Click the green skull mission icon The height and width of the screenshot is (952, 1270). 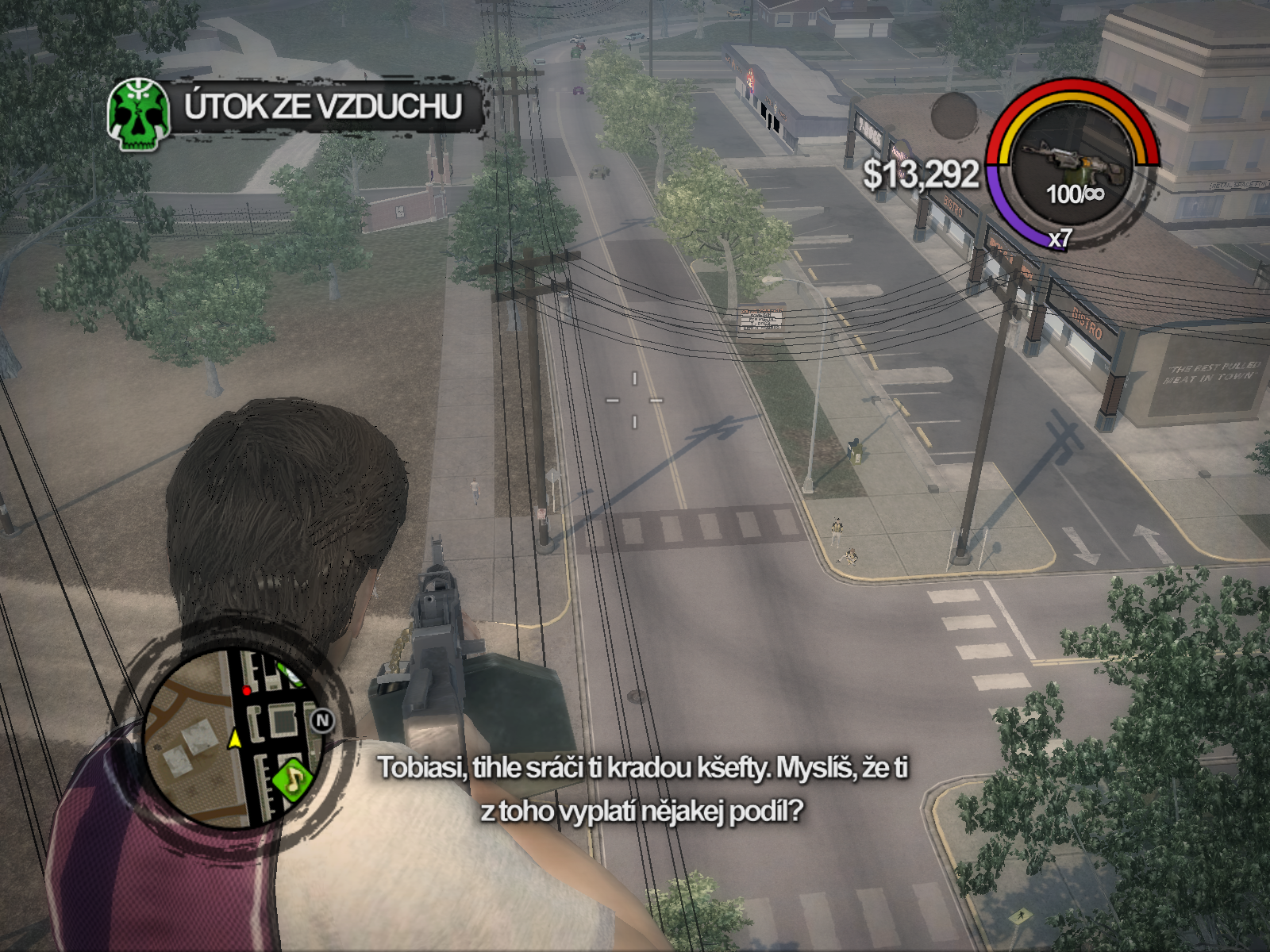139,114
